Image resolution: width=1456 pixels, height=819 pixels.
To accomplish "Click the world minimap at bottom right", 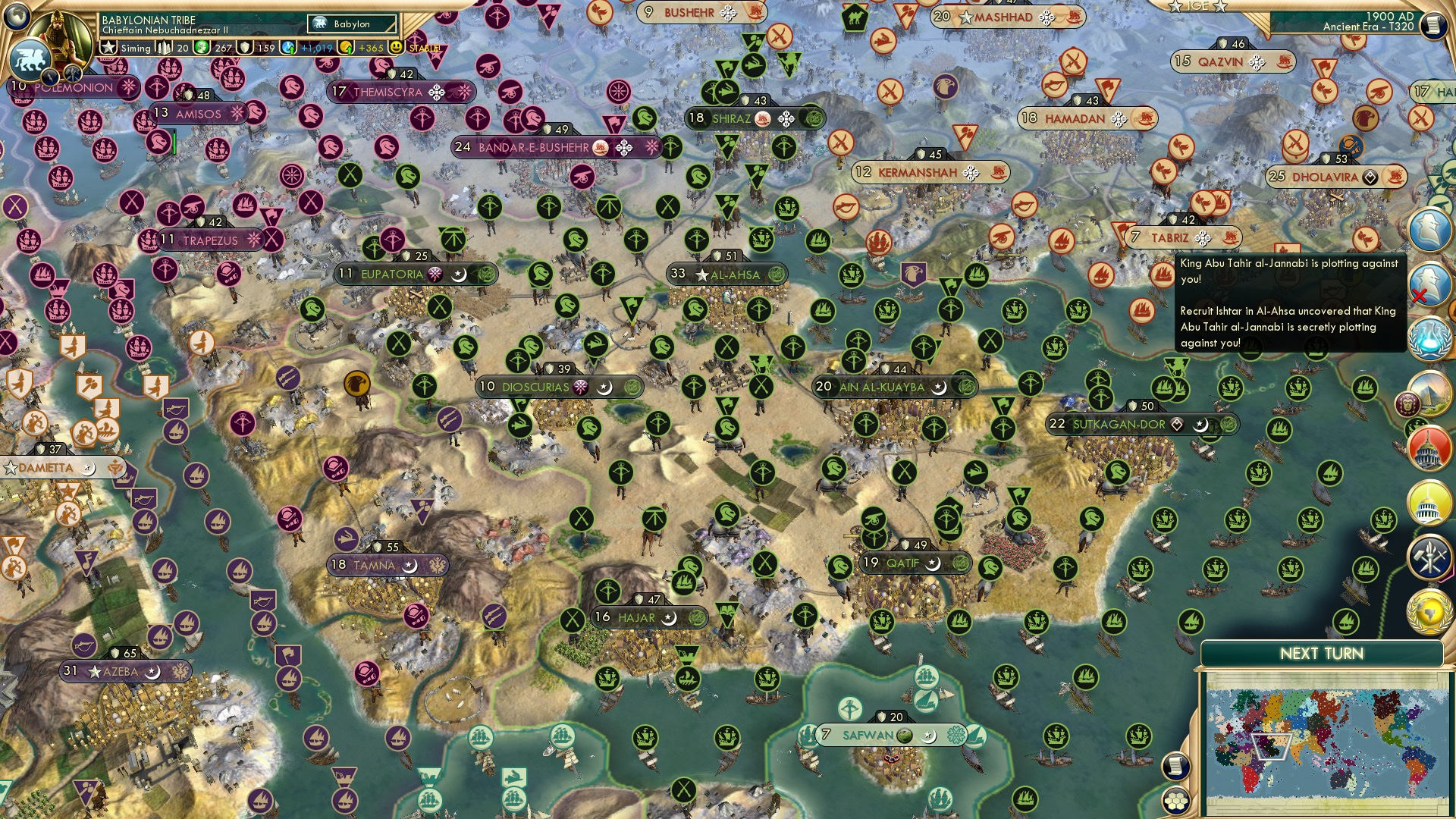I will 1327,736.
